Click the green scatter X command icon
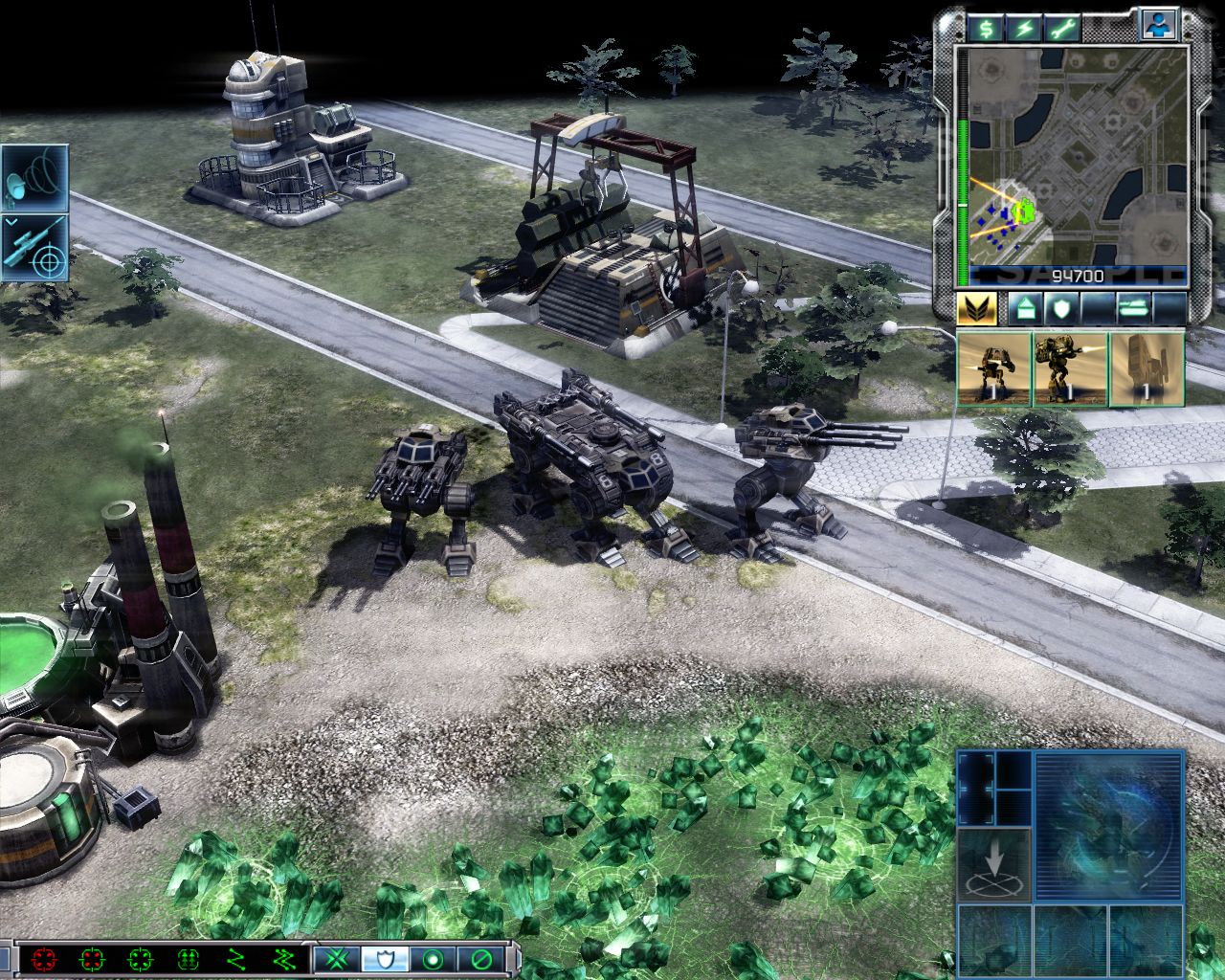Screen dimensions: 1225x980 [x=337, y=959]
